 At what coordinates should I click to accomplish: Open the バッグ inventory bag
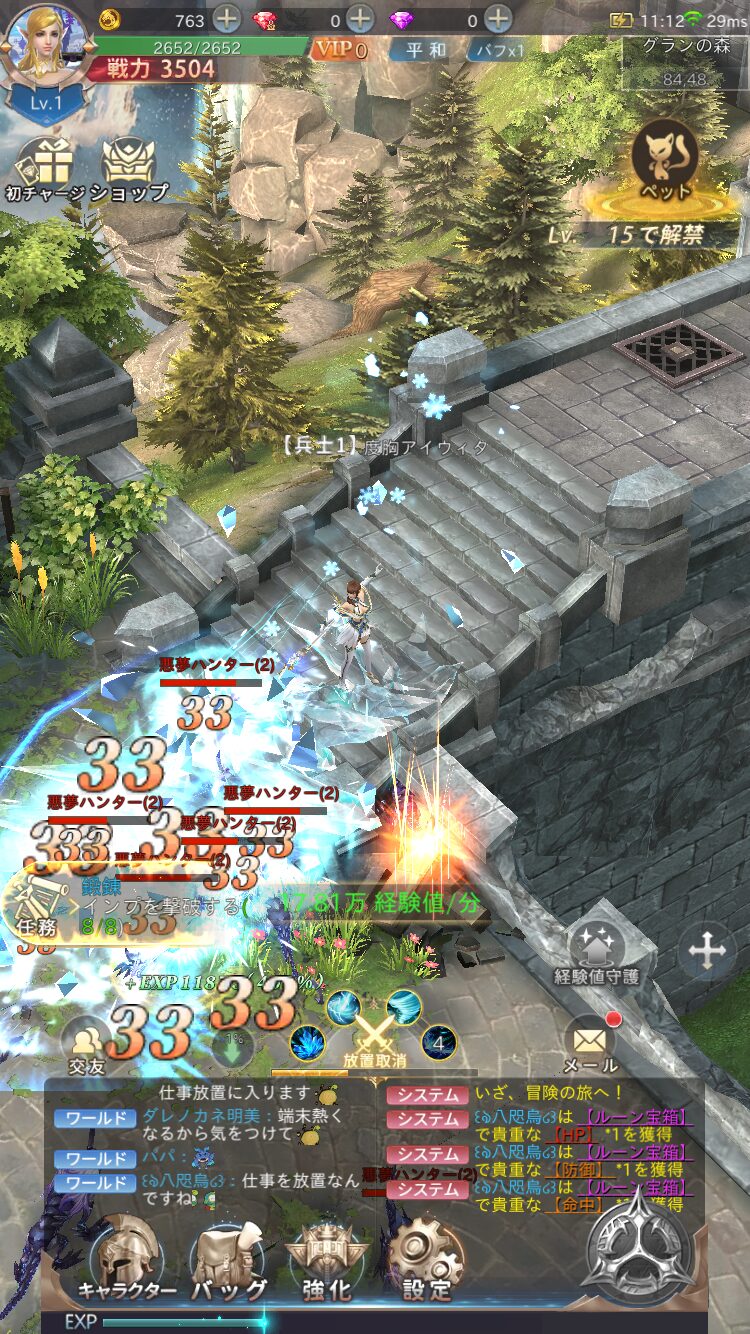coord(228,1260)
